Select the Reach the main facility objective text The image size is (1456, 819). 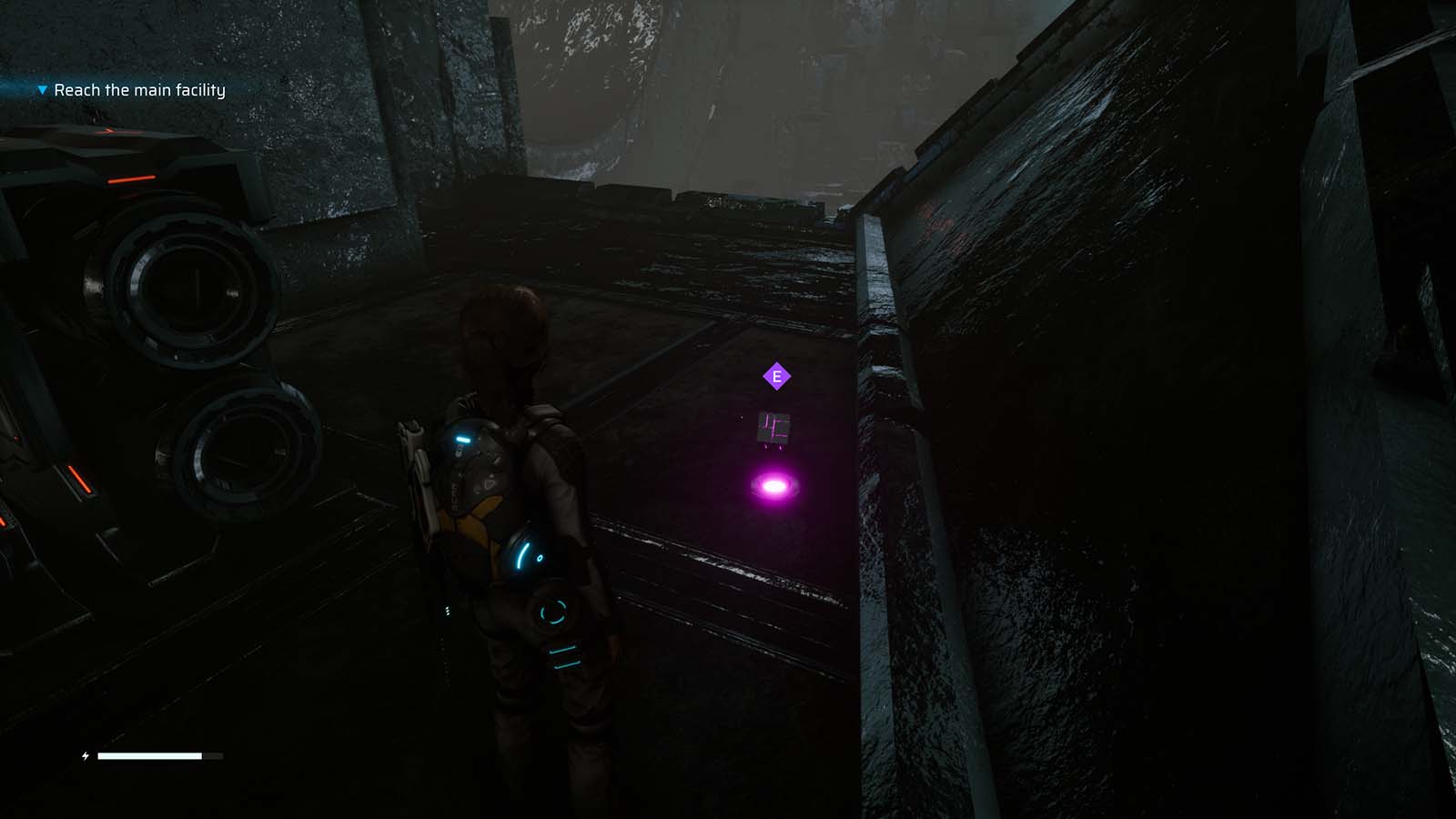pos(140,91)
